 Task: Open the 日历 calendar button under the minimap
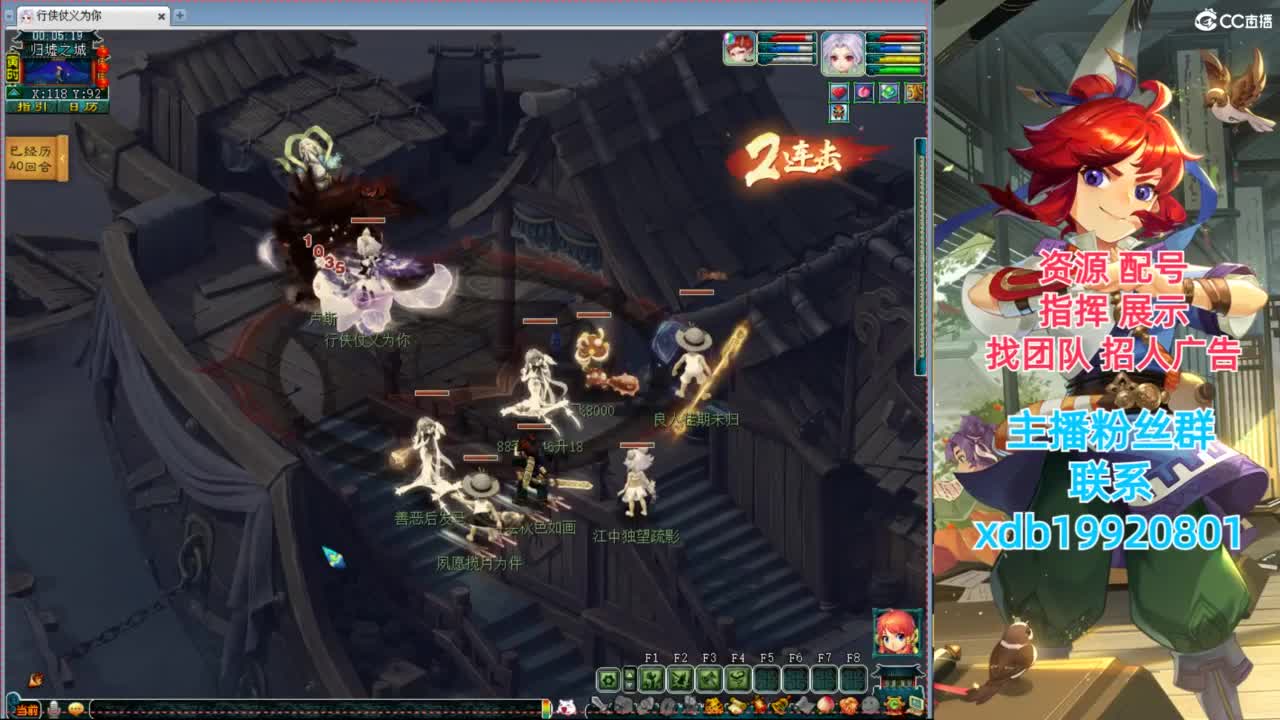pyautogui.click(x=82, y=106)
